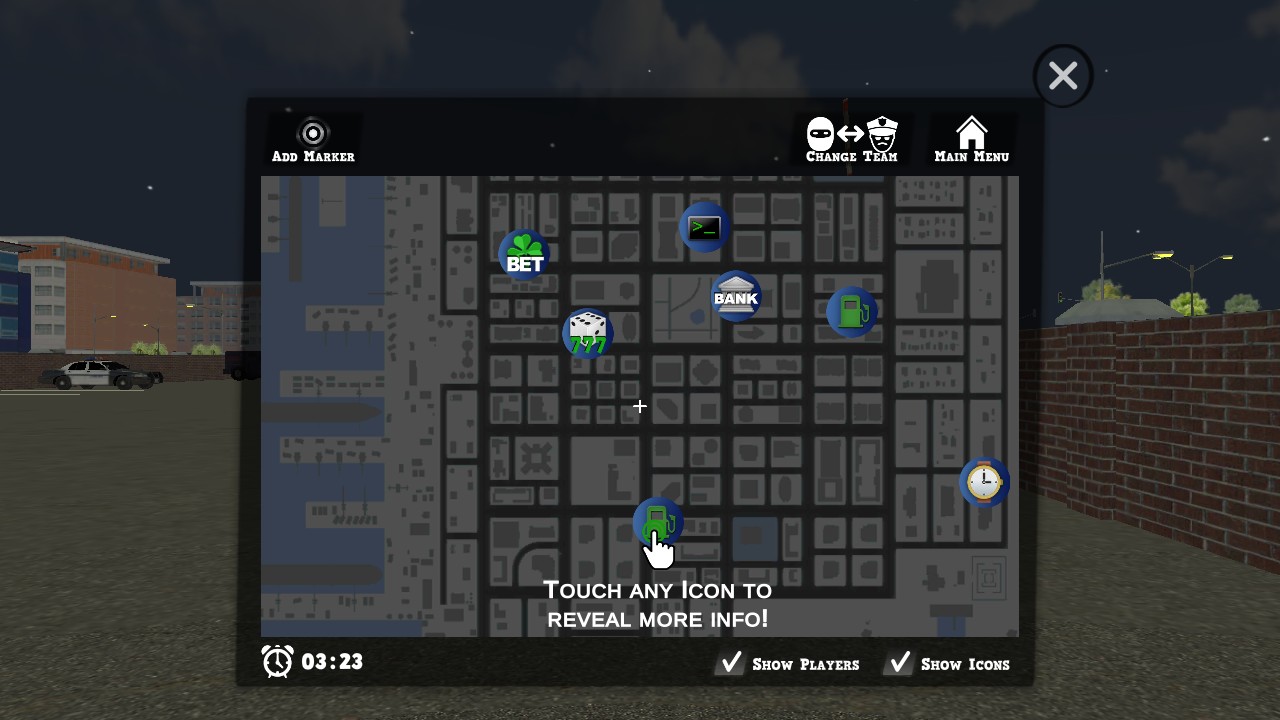
Task: Tap the gas pump icon under the hand pointer
Action: (x=656, y=518)
